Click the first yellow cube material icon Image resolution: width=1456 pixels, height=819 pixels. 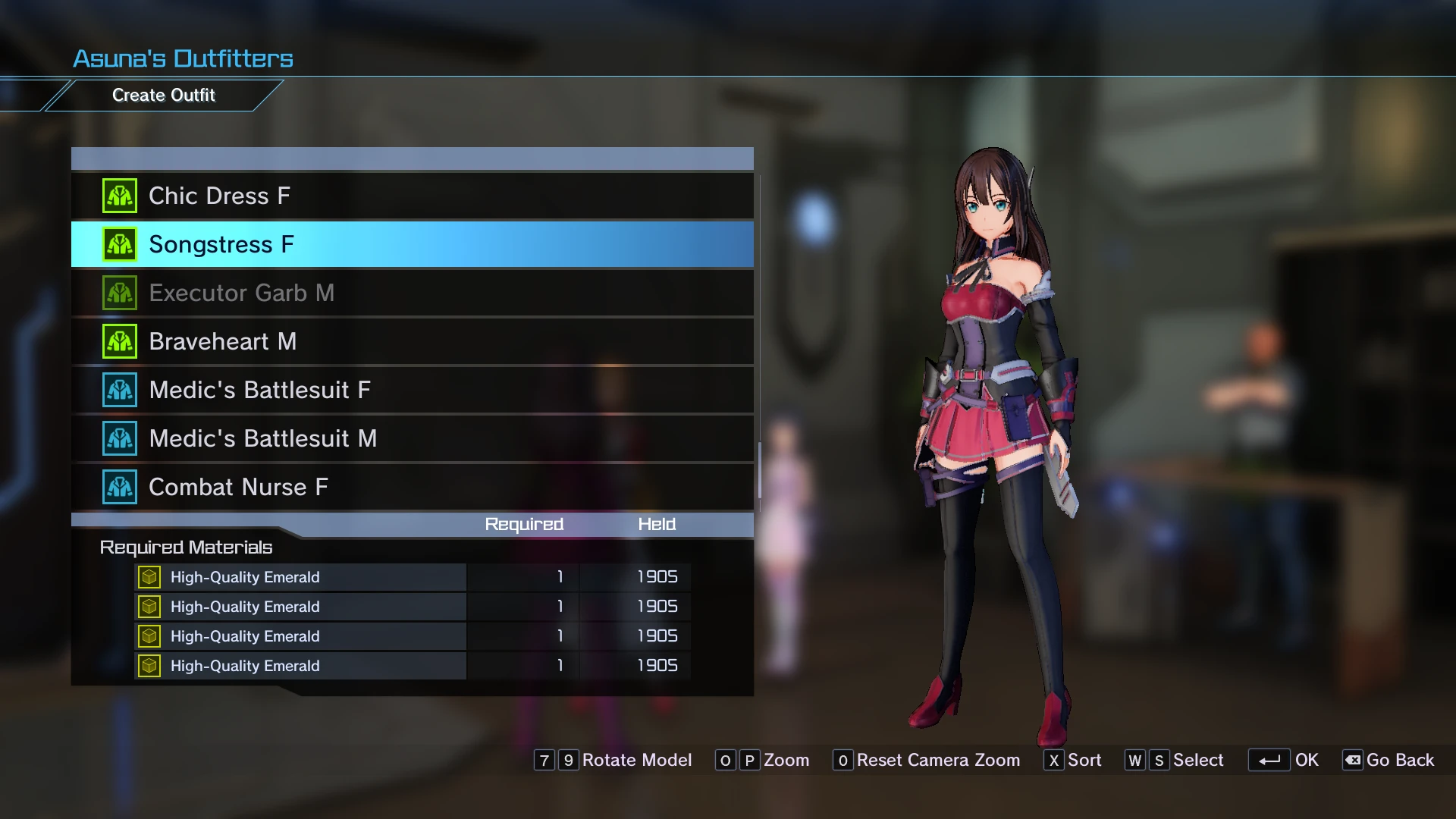click(x=149, y=576)
